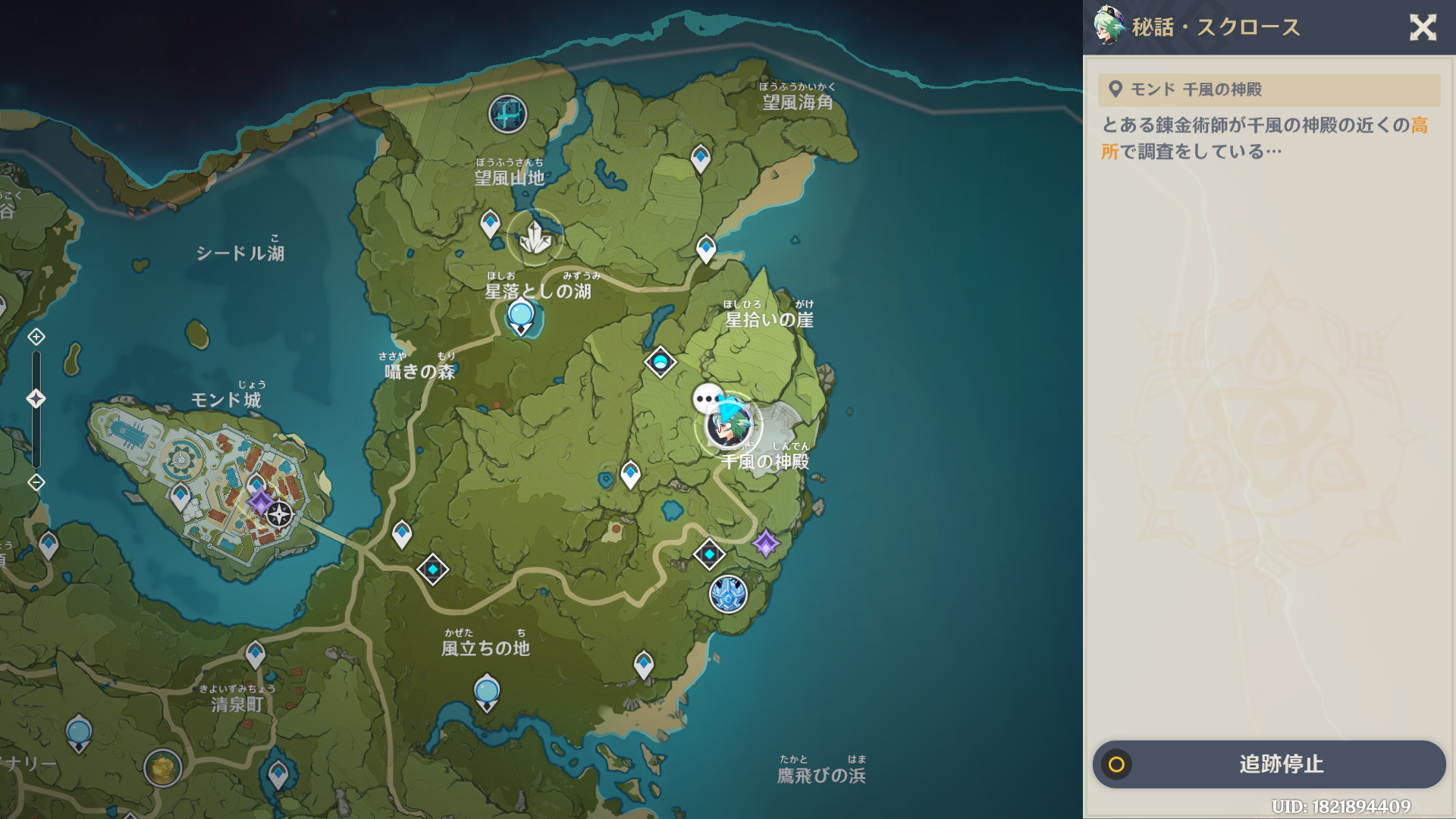Image resolution: width=1456 pixels, height=819 pixels.
Task: Select the Sucrose portrait quest marker
Action: [x=729, y=426]
